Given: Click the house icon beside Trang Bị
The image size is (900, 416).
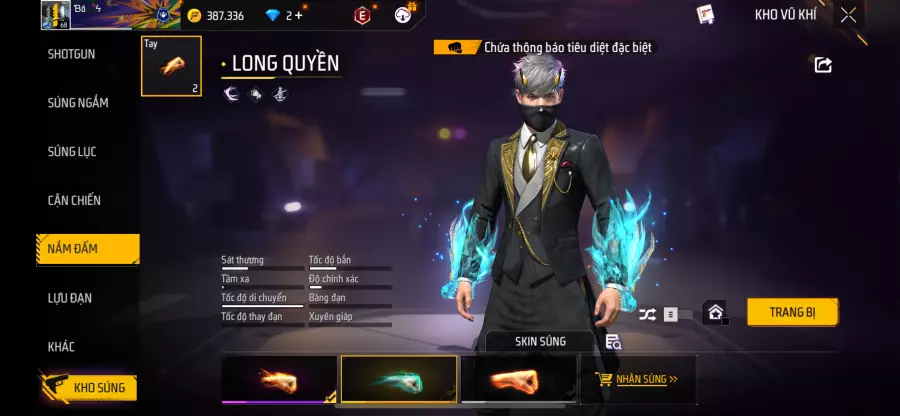Looking at the screenshot, I should pos(714,313).
